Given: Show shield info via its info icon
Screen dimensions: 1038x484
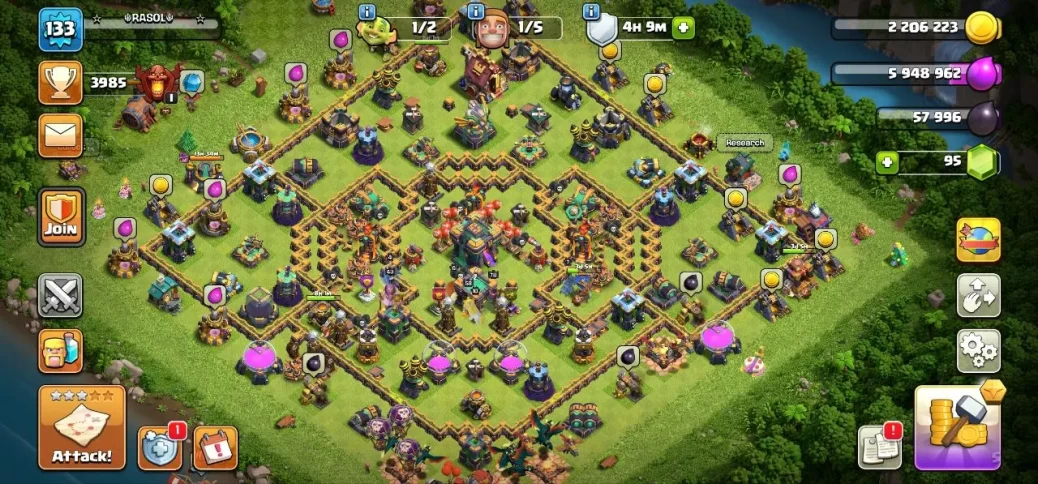Looking at the screenshot, I should (592, 12).
